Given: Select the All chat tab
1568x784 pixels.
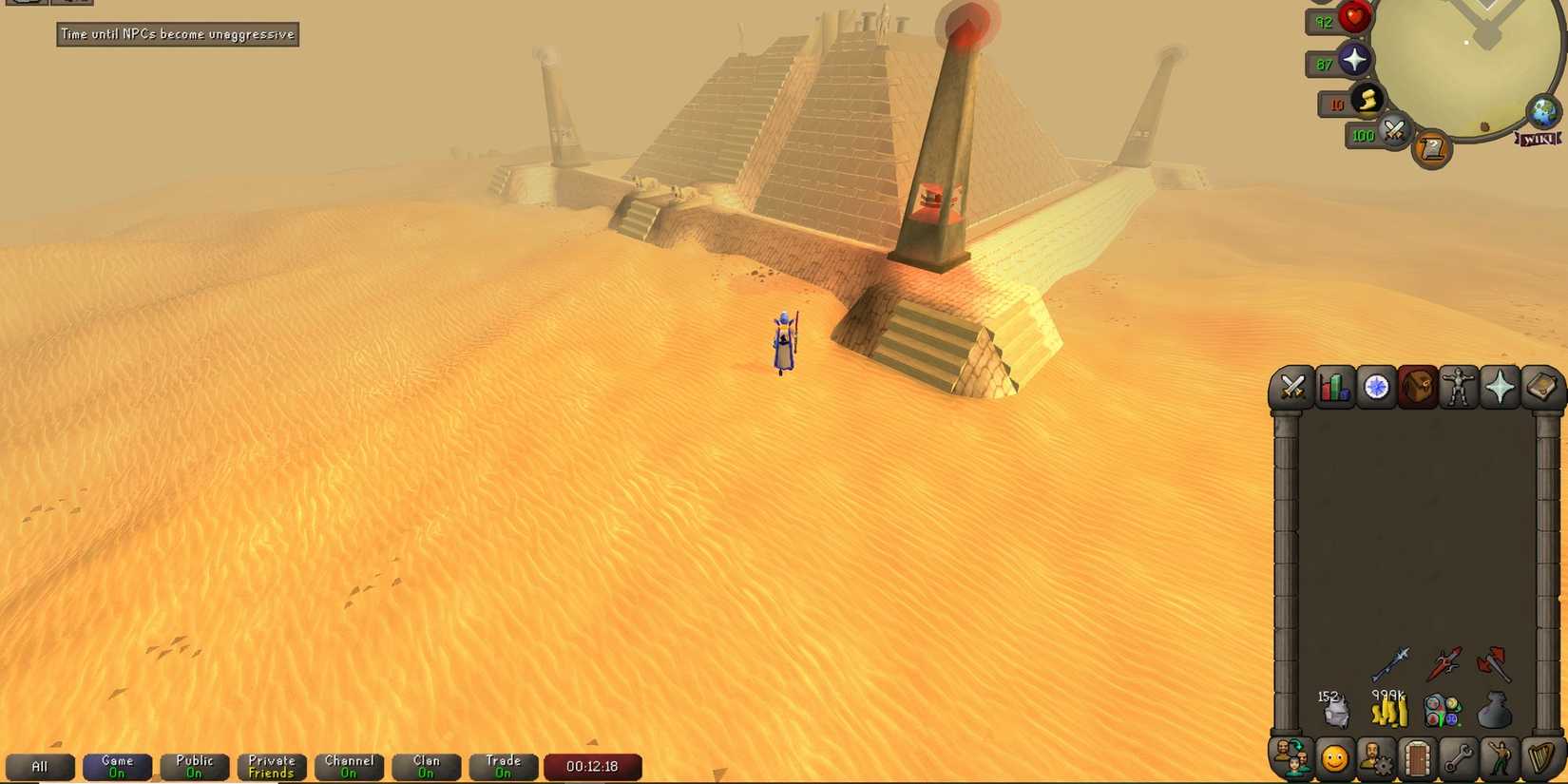Looking at the screenshot, I should 40,766.
